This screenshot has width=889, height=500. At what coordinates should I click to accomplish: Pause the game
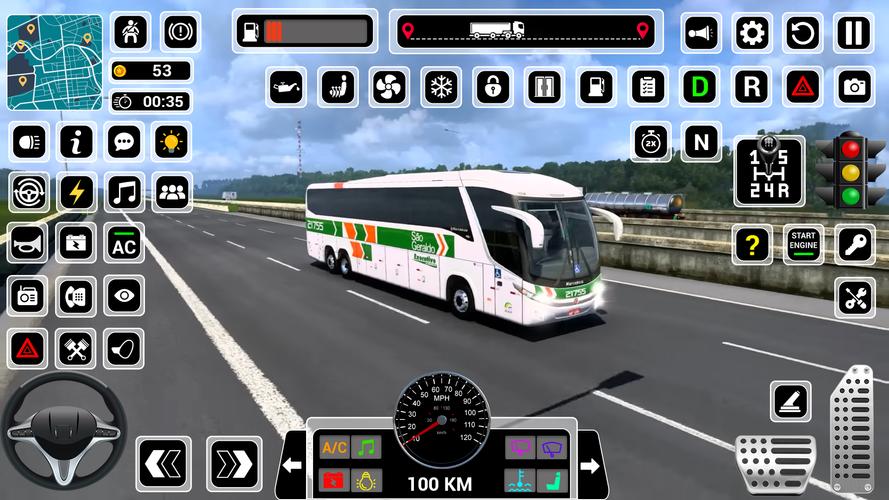pos(853,33)
